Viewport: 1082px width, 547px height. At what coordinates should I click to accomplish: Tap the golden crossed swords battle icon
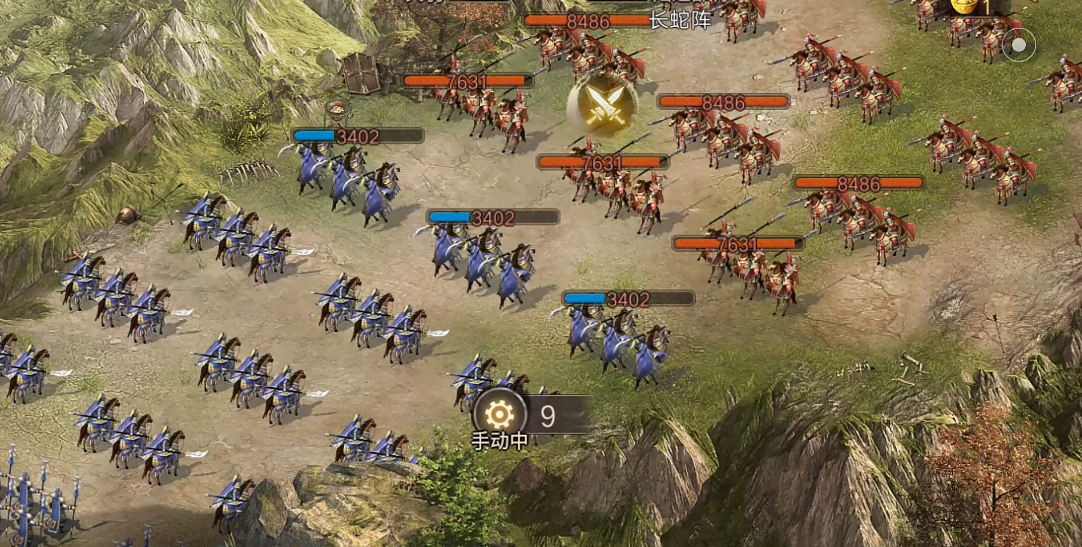[x=604, y=106]
